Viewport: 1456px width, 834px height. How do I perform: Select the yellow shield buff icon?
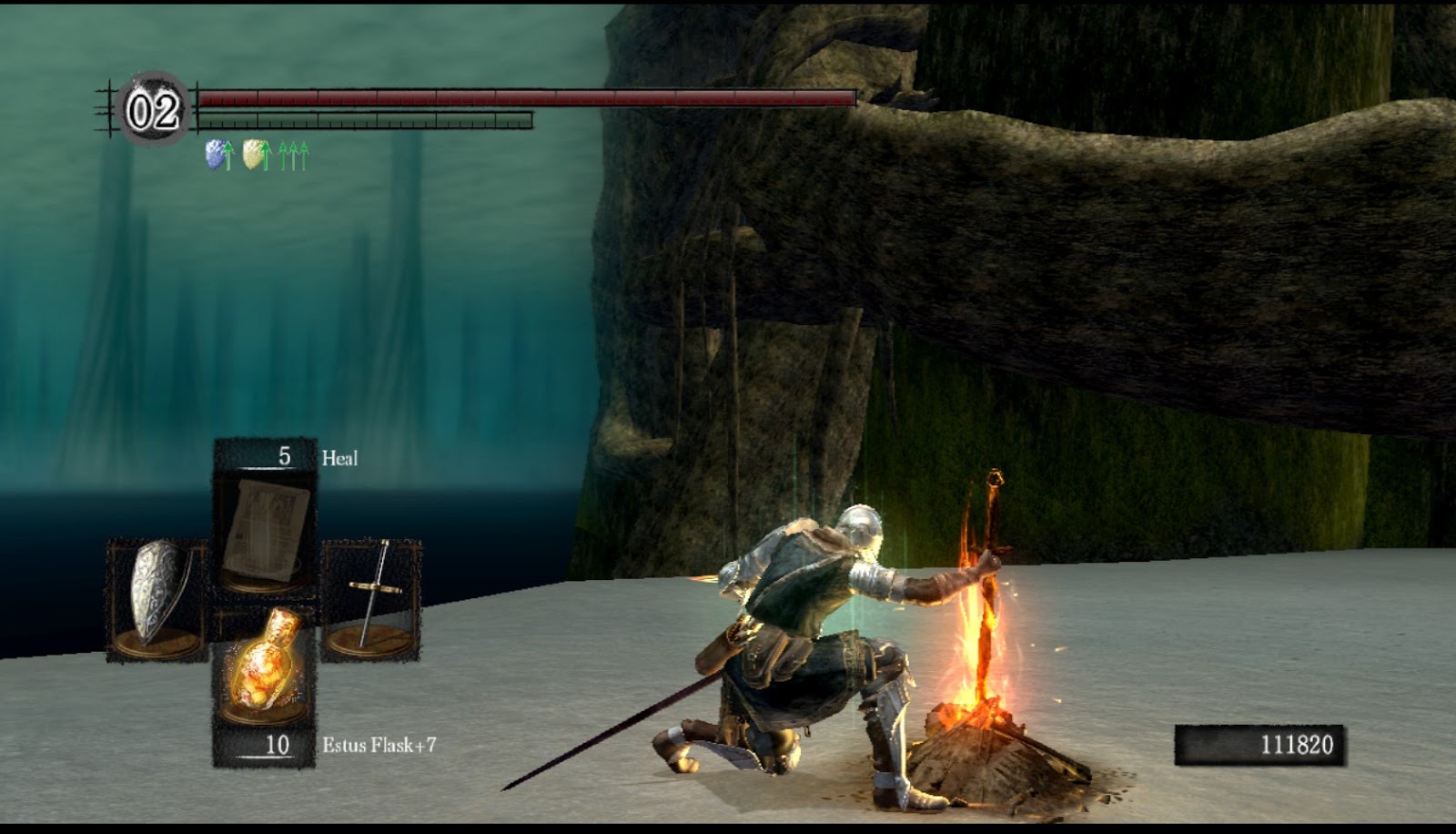[253, 153]
